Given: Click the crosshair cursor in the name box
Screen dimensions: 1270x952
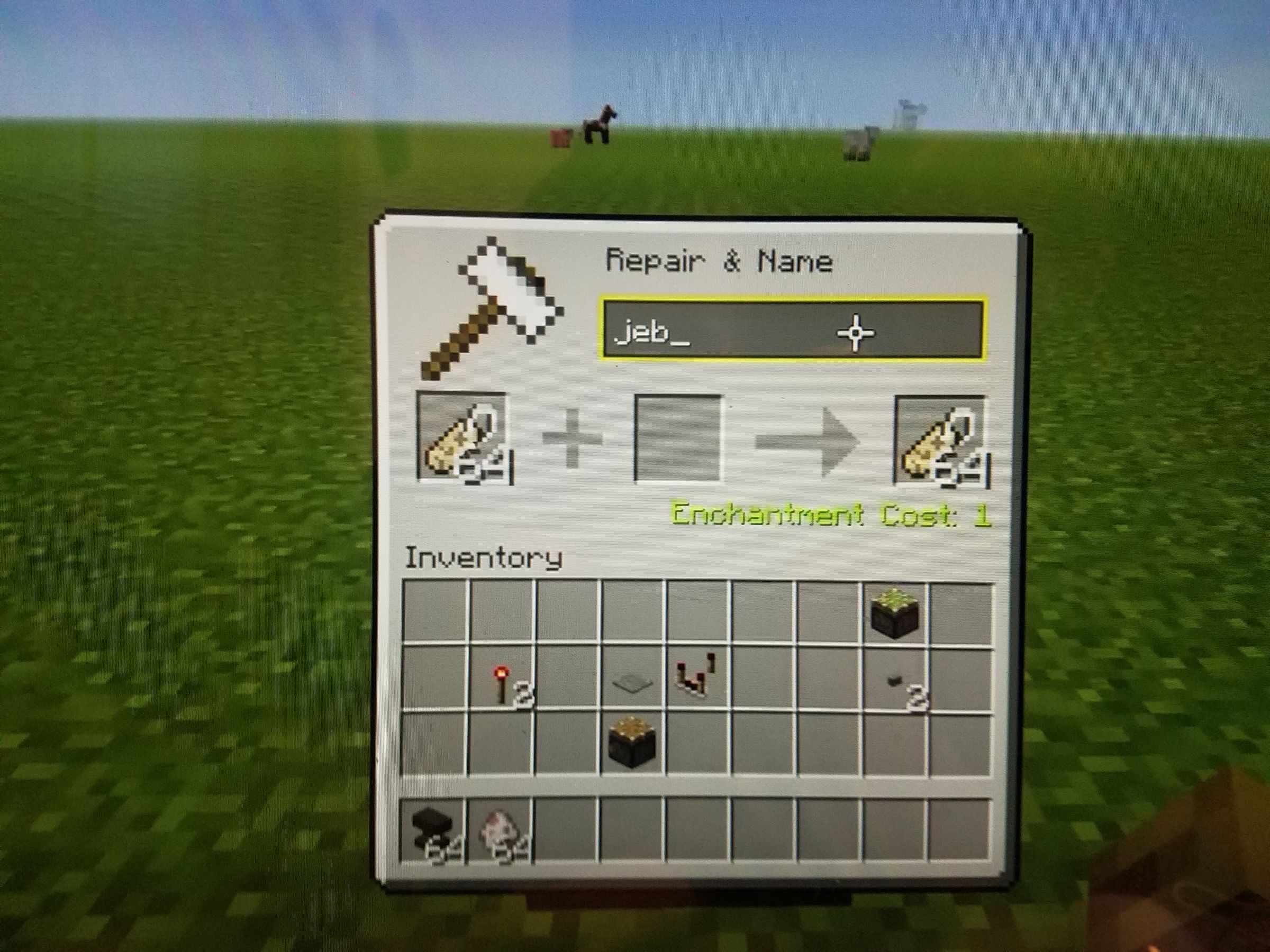Looking at the screenshot, I should (x=856, y=333).
